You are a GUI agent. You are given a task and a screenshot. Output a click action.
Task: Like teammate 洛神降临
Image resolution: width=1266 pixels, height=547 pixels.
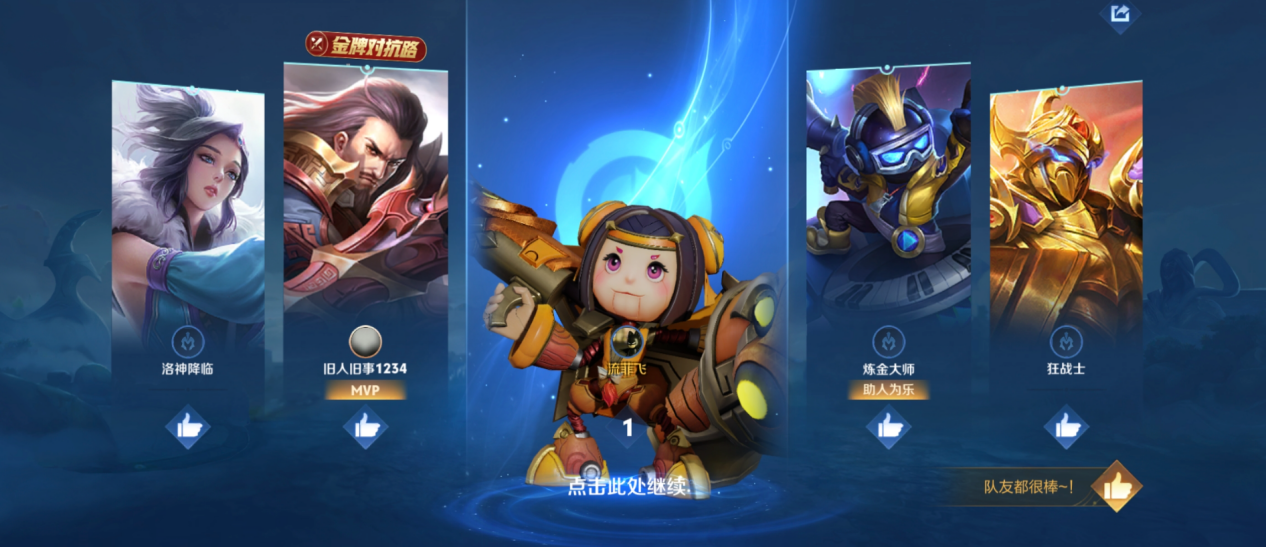click(x=188, y=427)
